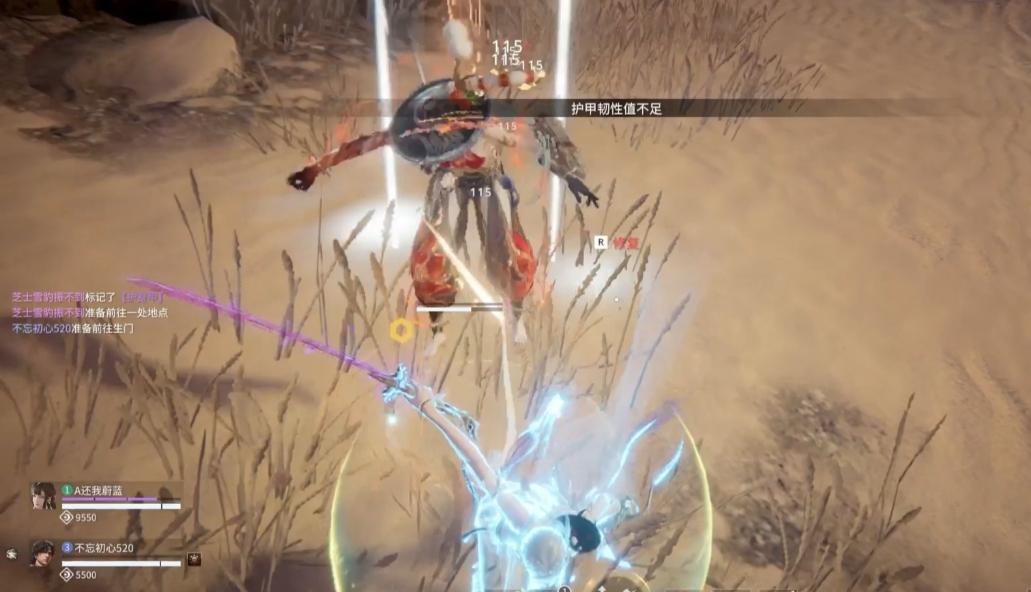Open the 护身甲 marked item chat line

point(88,298)
